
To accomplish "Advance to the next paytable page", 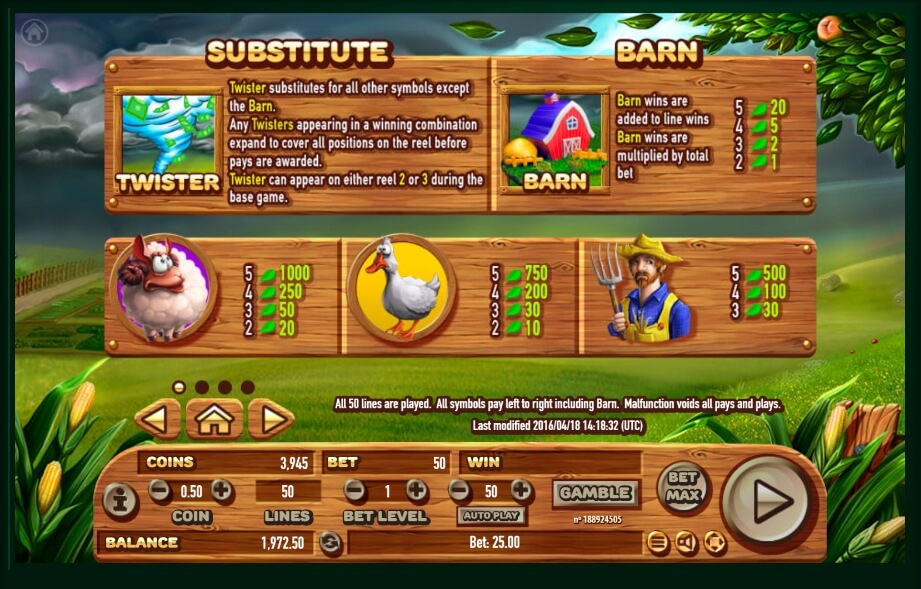I will point(270,419).
